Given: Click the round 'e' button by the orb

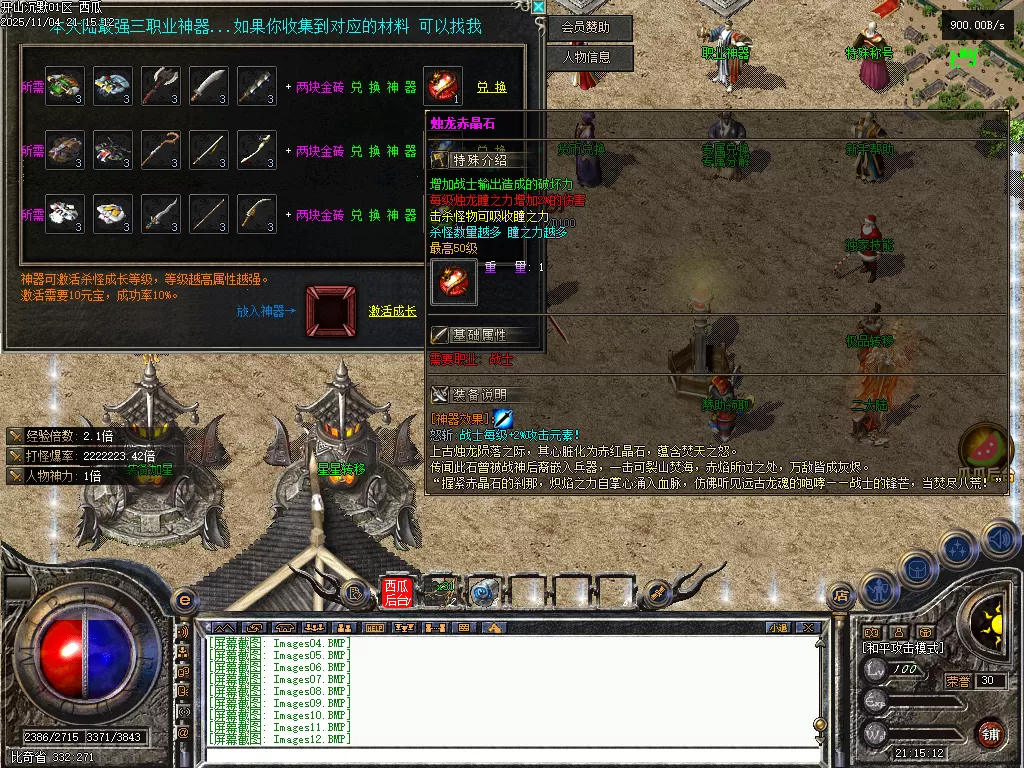Looking at the screenshot, I should [x=184, y=599].
